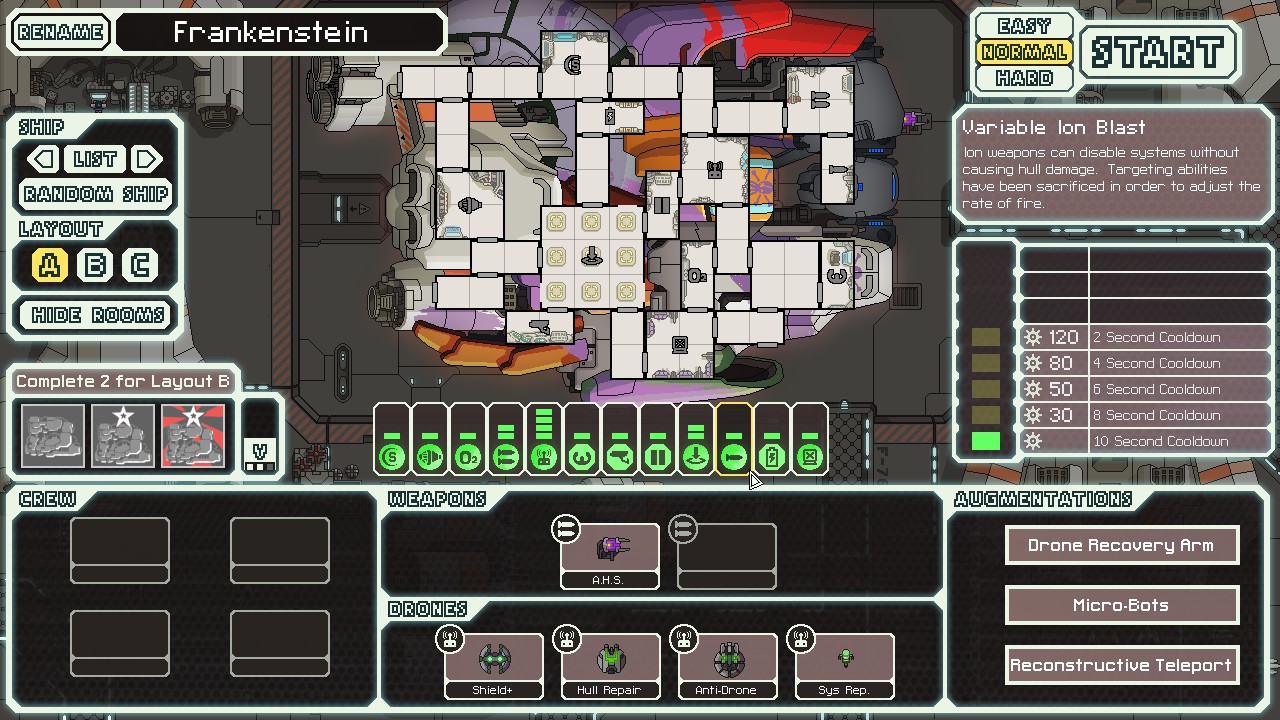This screenshot has height=720, width=1280.
Task: Select Easy difficulty
Action: coord(1024,26)
